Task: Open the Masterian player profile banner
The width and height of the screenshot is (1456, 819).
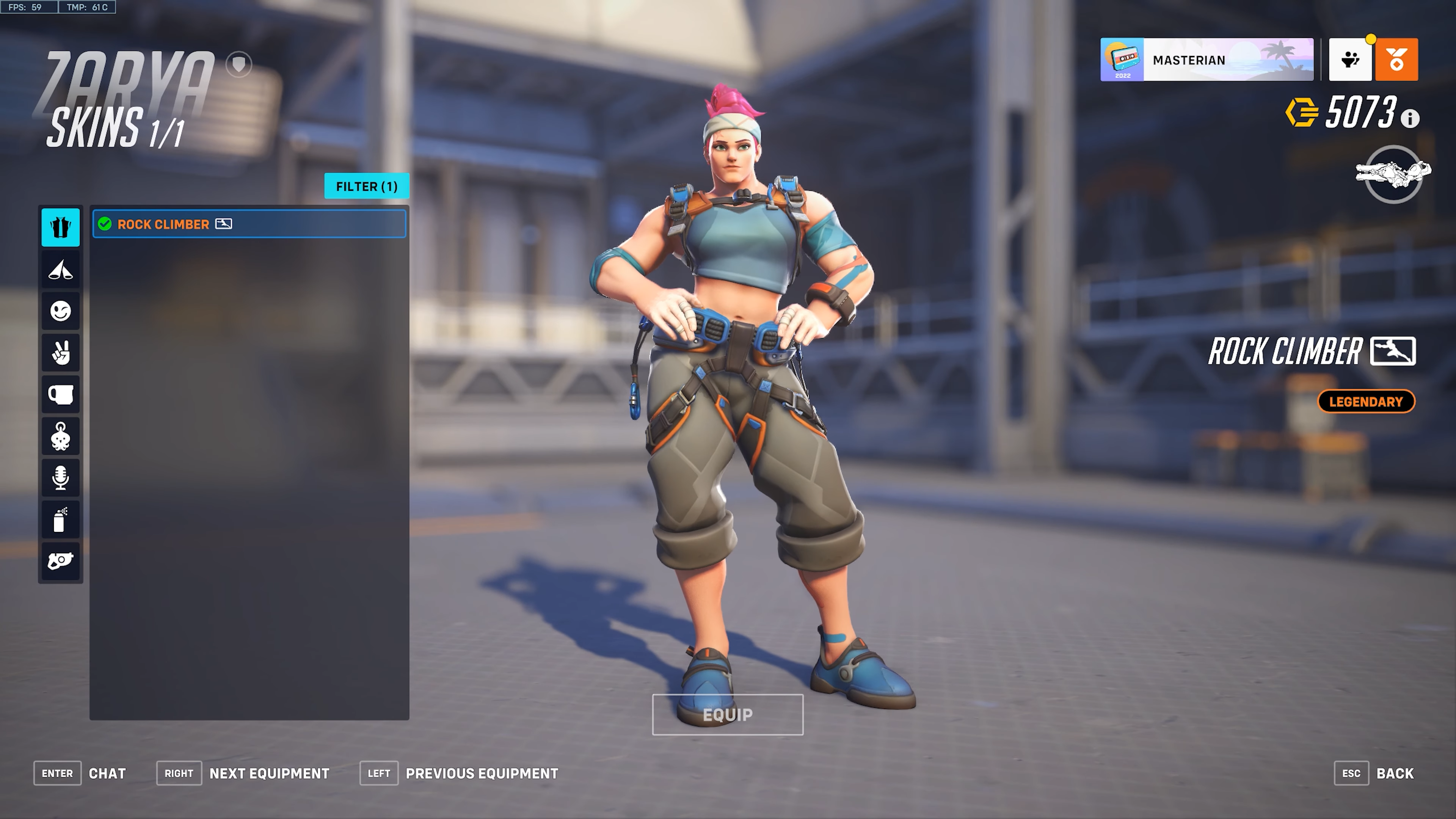Action: tap(1206, 60)
